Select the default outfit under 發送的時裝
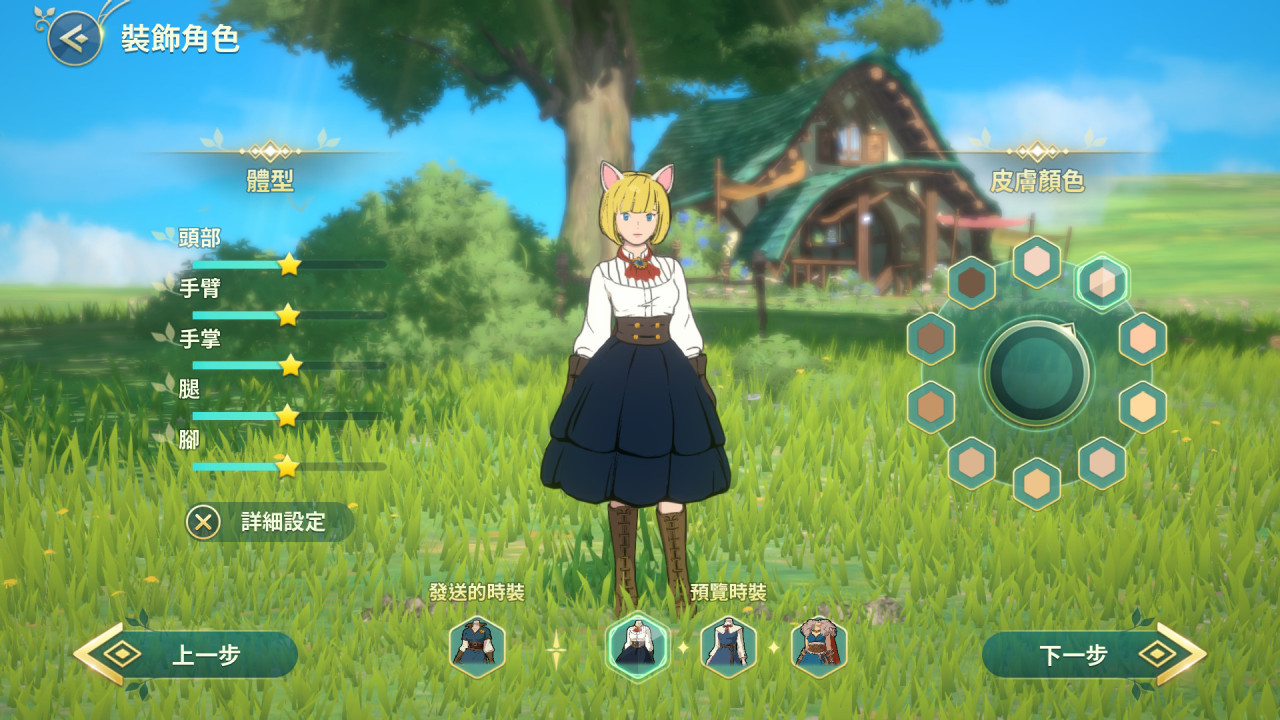Screen dimensions: 1280x720 click(x=477, y=647)
